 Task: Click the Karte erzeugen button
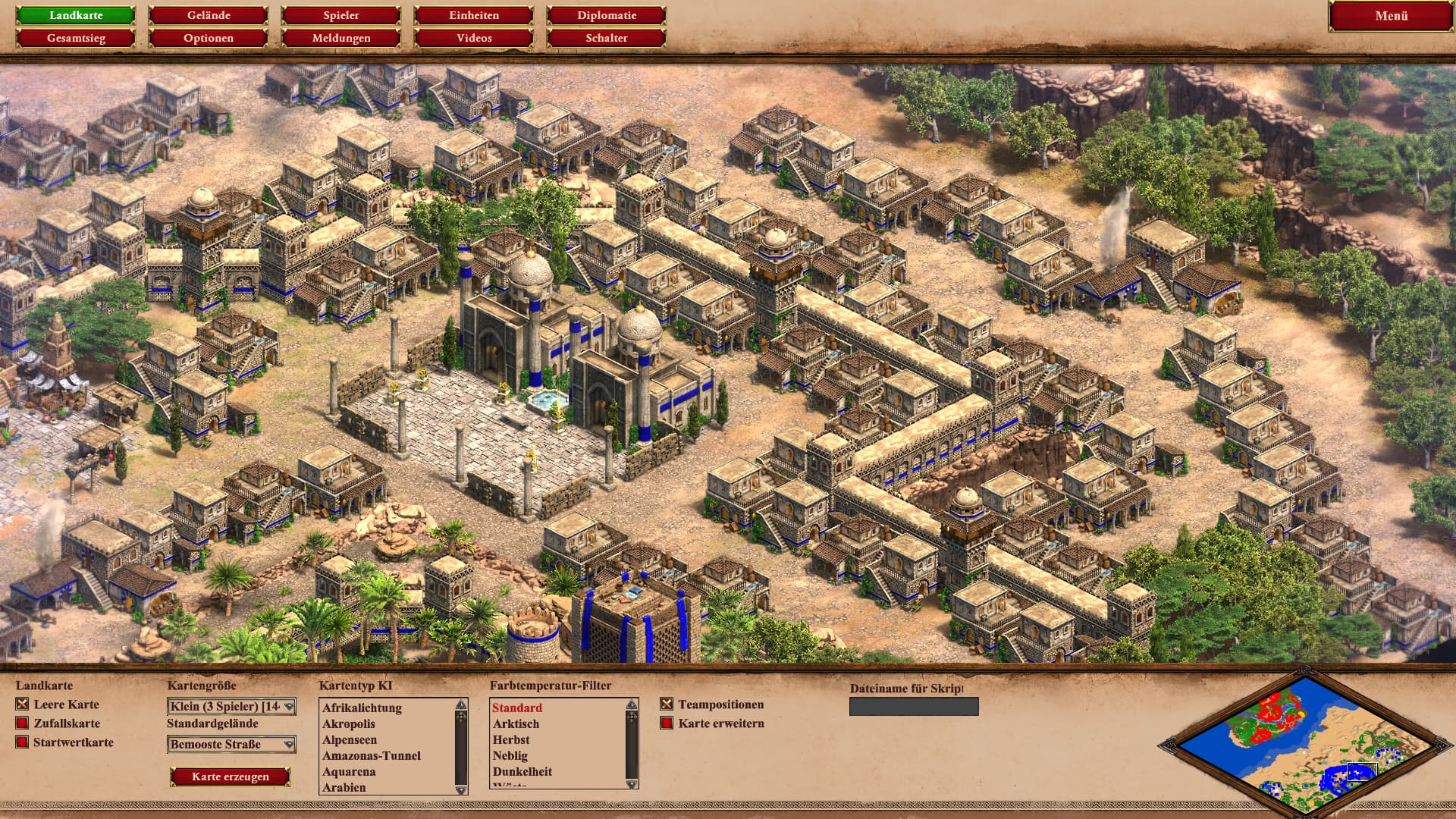tap(231, 777)
